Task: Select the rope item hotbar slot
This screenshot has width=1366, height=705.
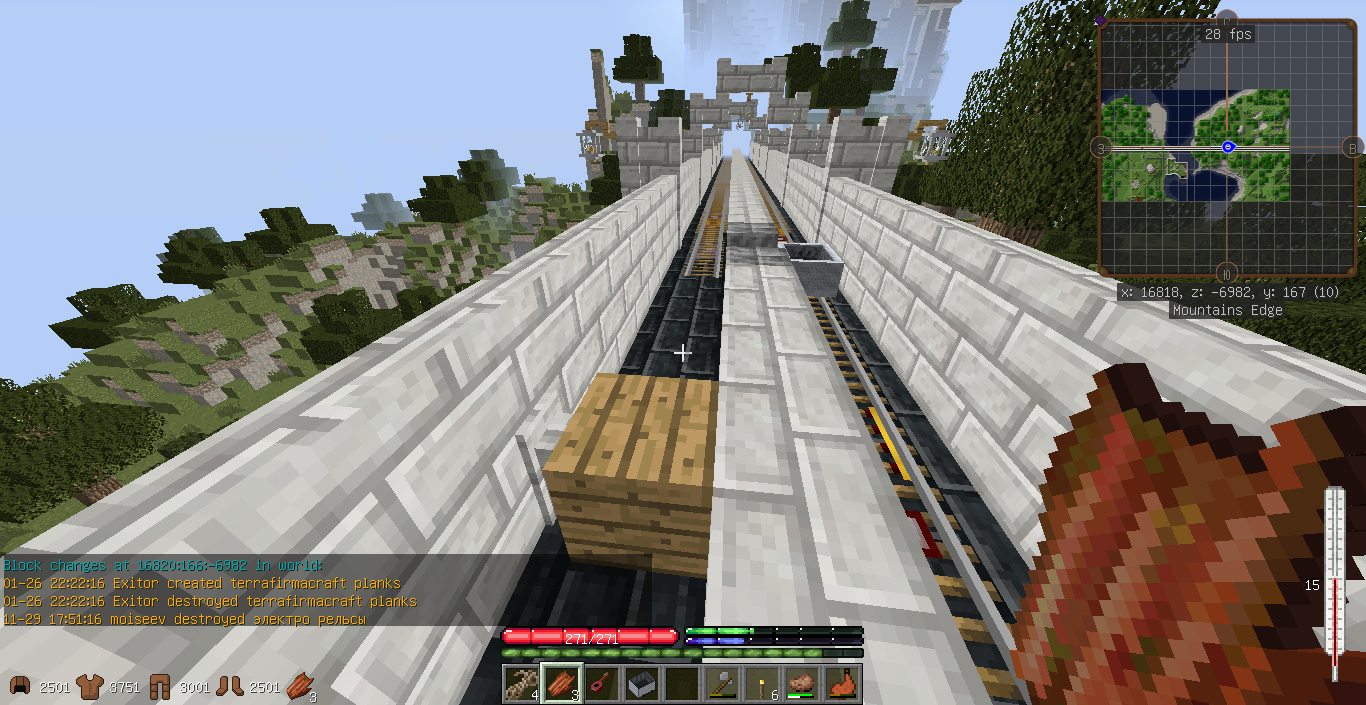Action: tap(521, 684)
